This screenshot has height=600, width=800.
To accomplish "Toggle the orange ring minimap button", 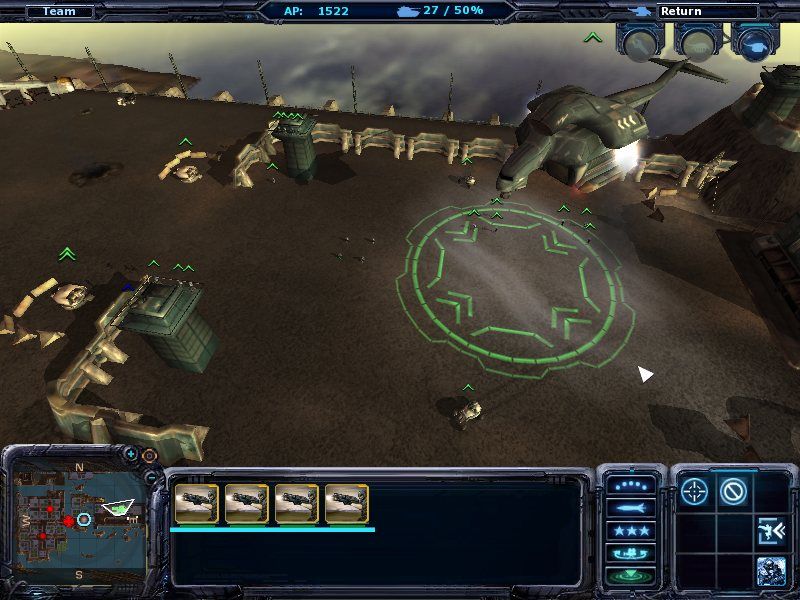I will 150,455.
